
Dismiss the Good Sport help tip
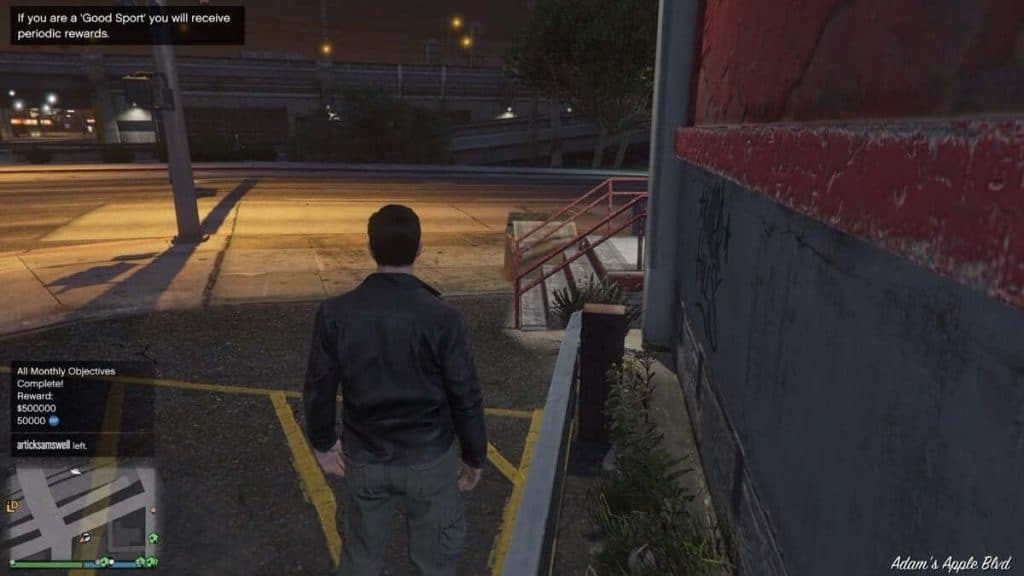[x=127, y=26]
